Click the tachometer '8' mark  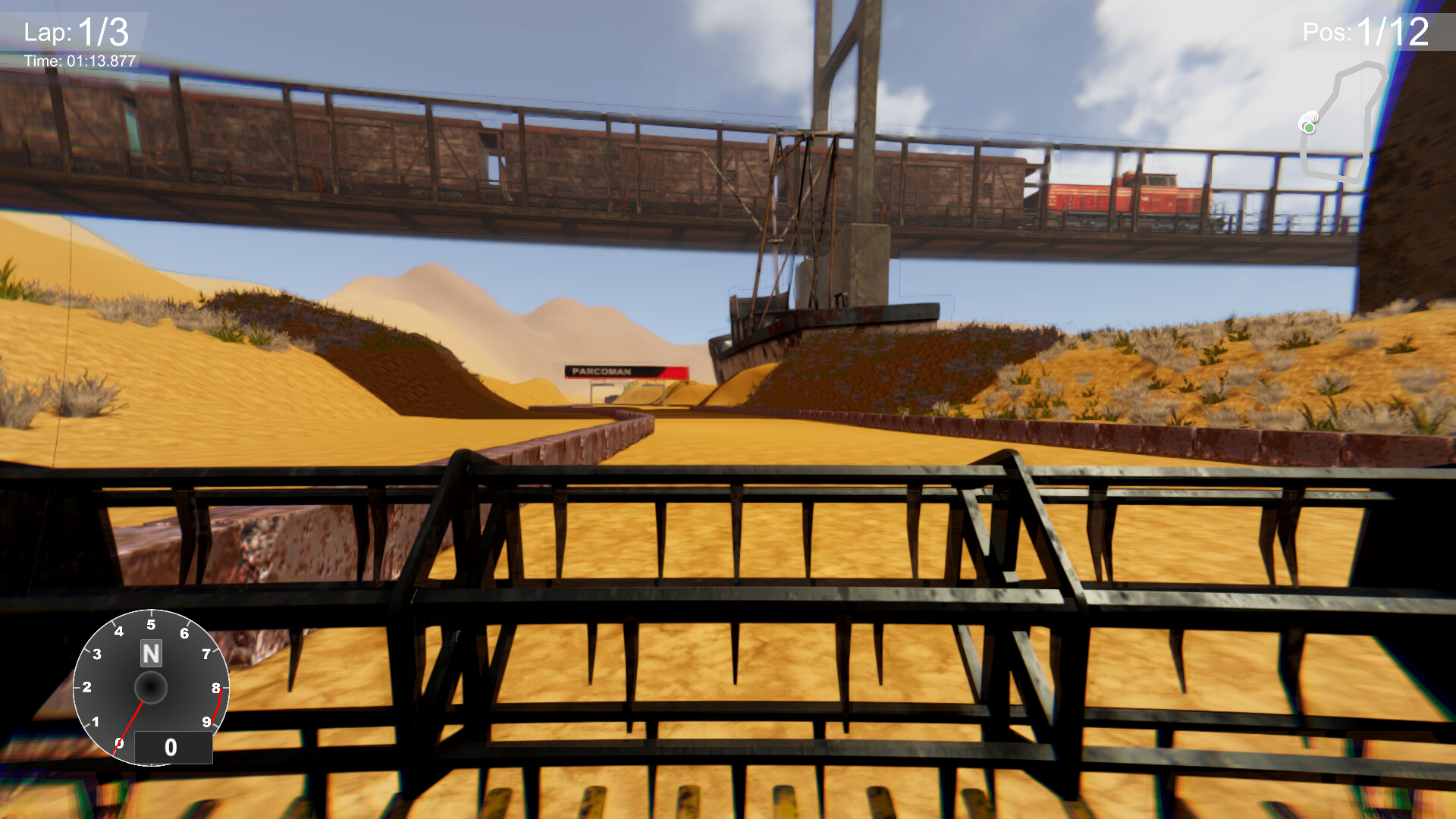coord(215,687)
